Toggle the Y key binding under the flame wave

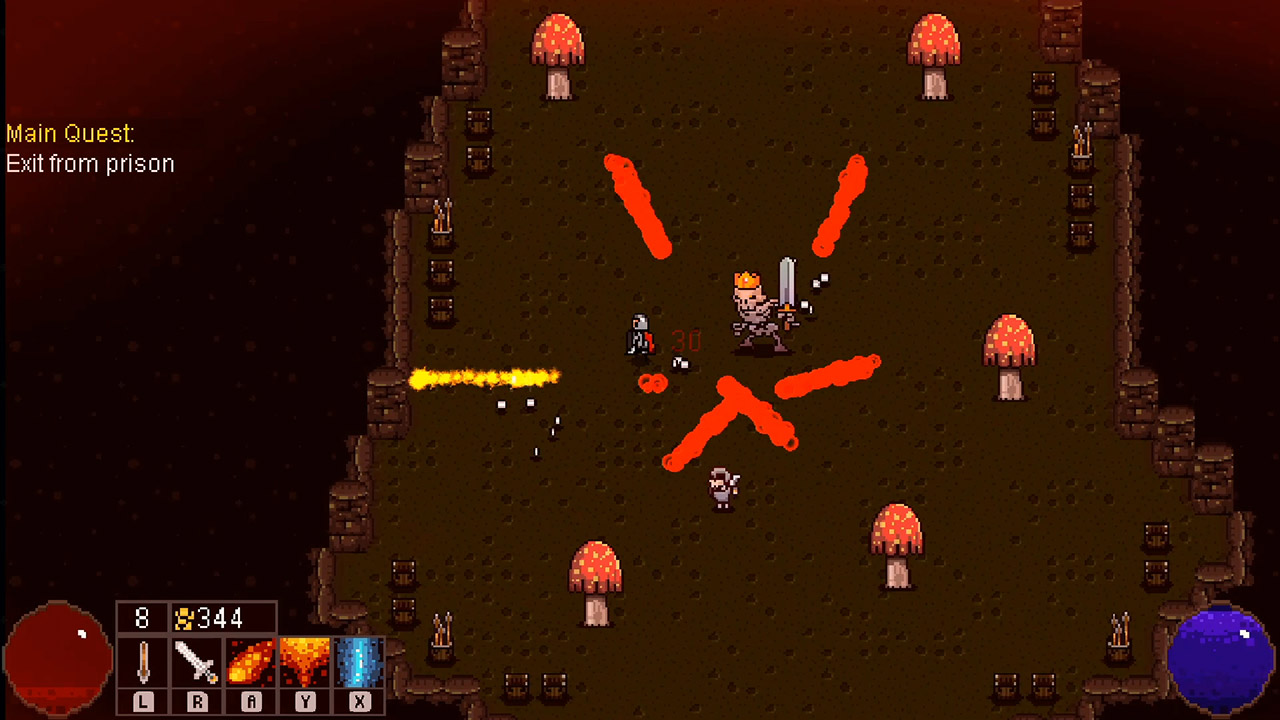point(304,701)
